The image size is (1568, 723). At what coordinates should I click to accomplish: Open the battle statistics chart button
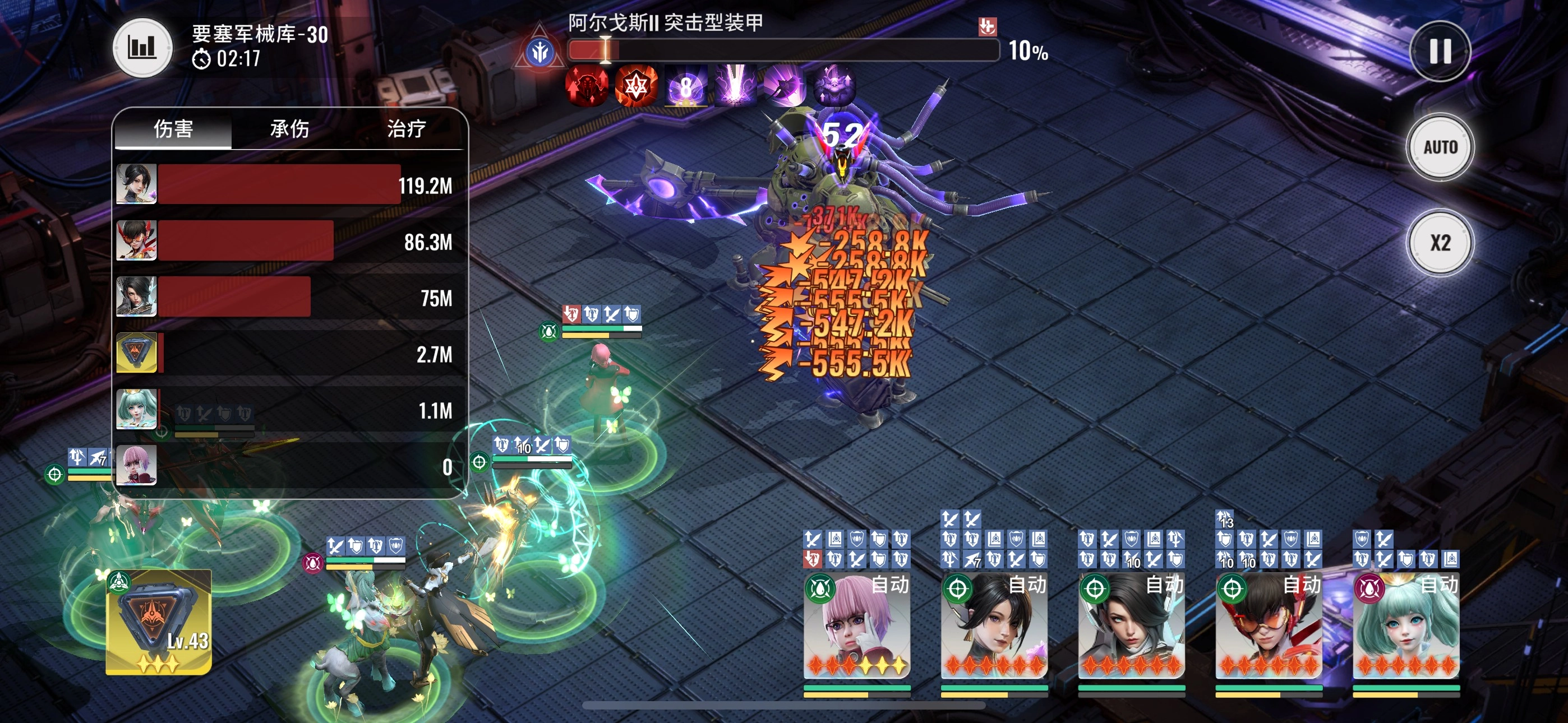pos(142,48)
